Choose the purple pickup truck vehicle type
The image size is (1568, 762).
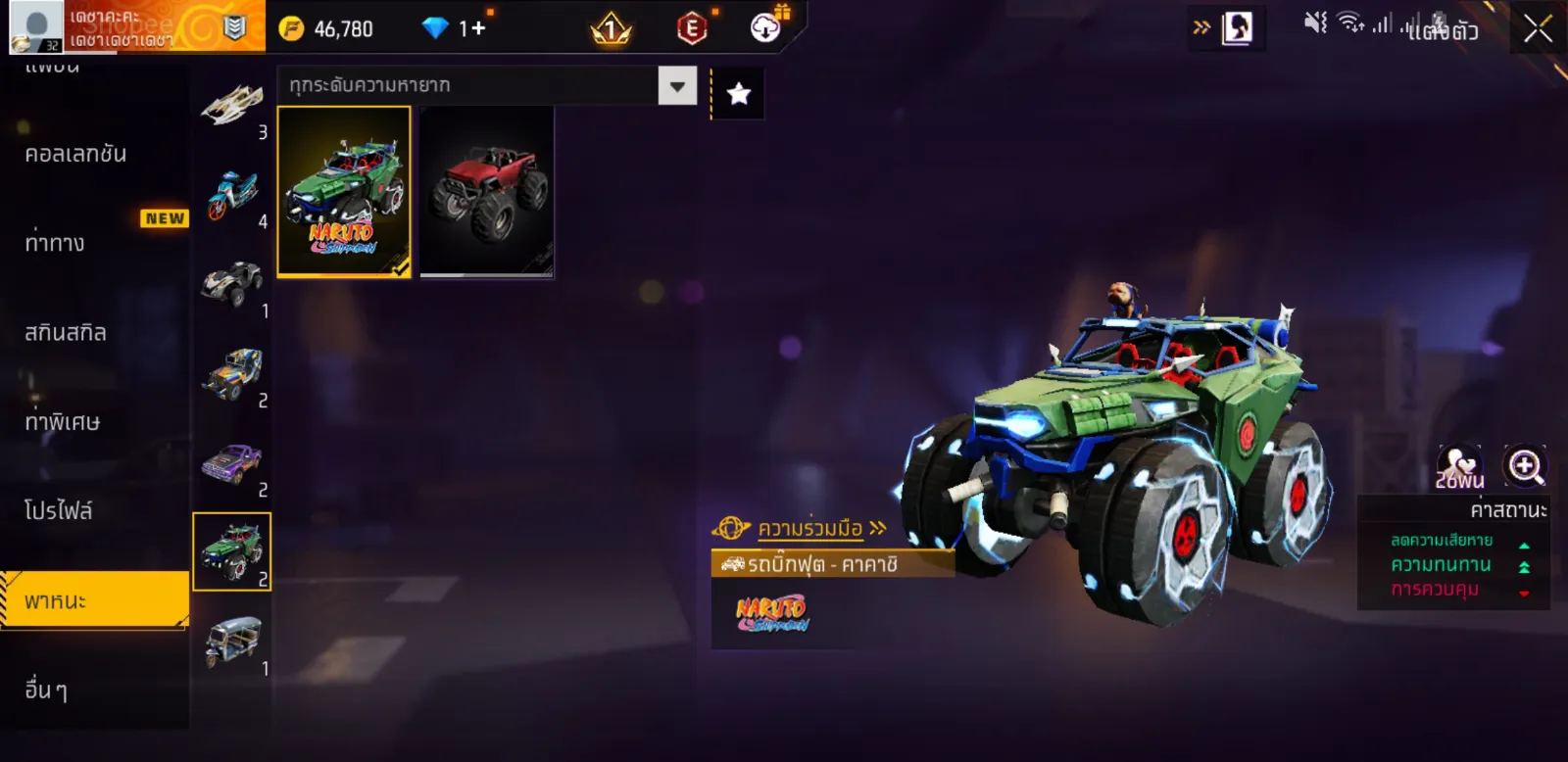[232, 464]
